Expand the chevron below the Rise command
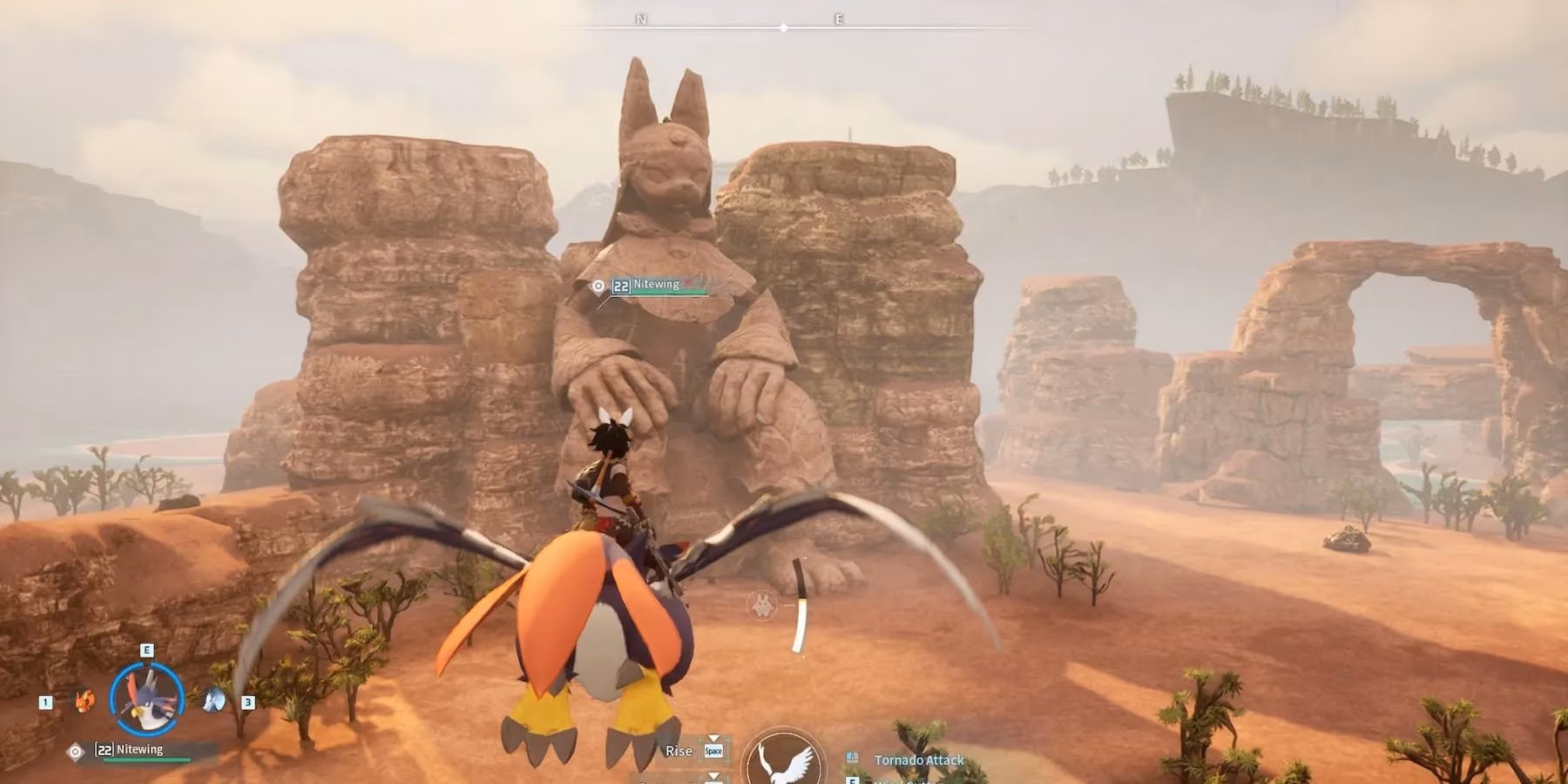The width and height of the screenshot is (1568, 784). click(713, 776)
